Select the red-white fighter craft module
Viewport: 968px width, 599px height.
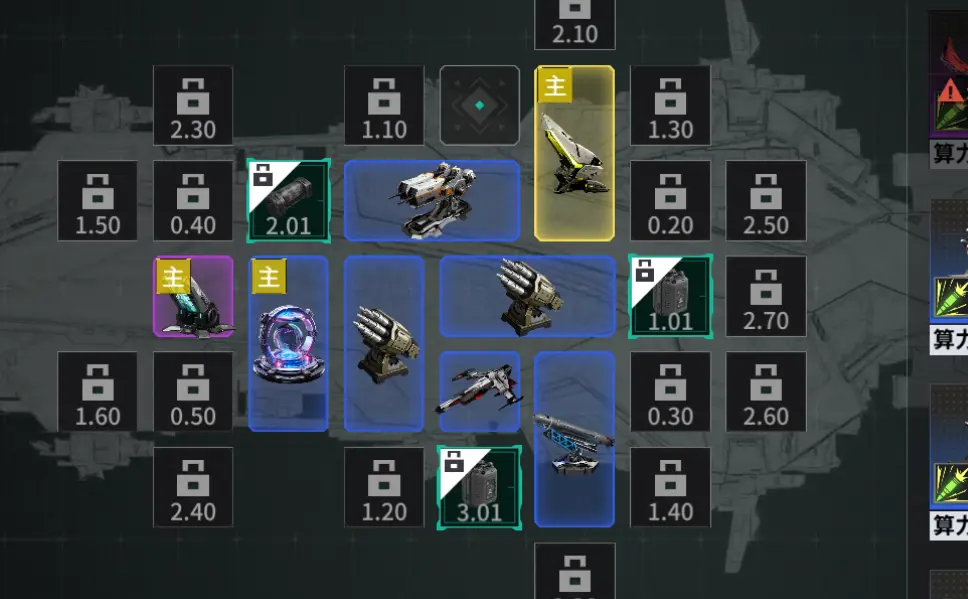tap(480, 391)
